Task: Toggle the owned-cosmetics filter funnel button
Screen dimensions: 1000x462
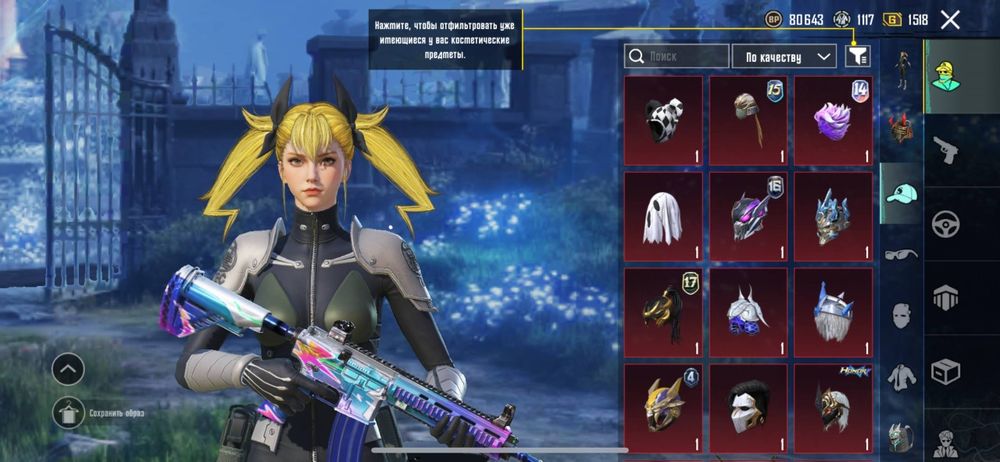Action: coord(857,56)
